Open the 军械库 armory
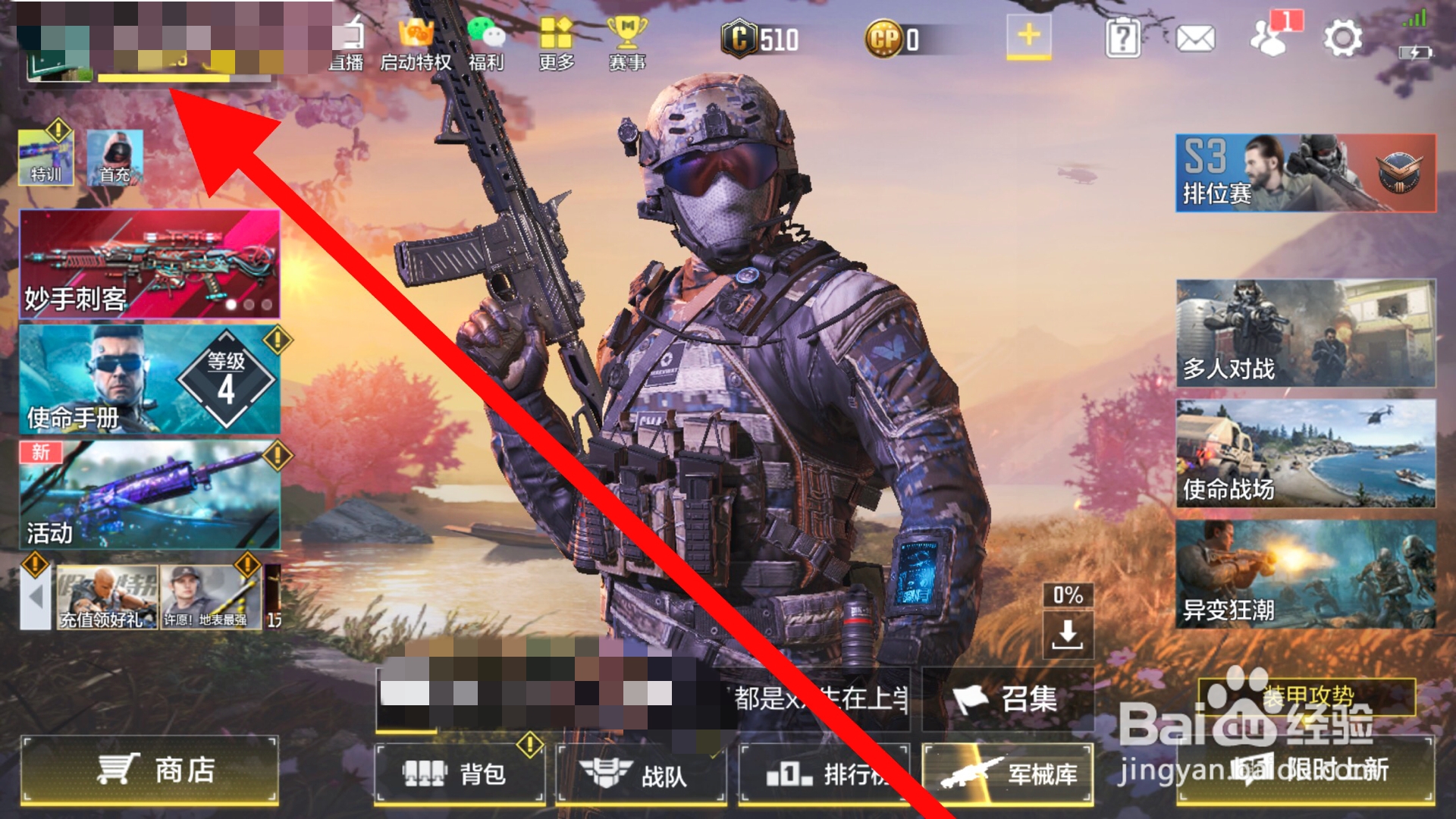Image resolution: width=1456 pixels, height=819 pixels. pyautogui.click(x=1009, y=775)
